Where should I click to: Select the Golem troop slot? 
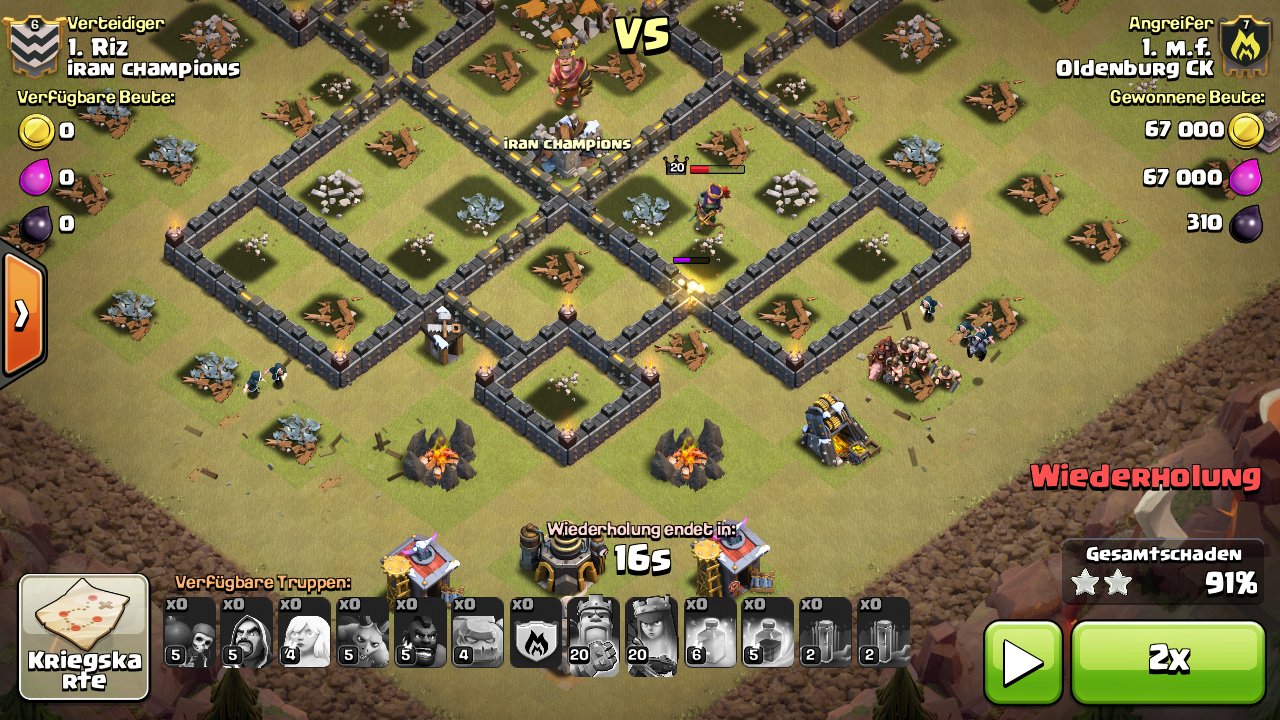477,633
